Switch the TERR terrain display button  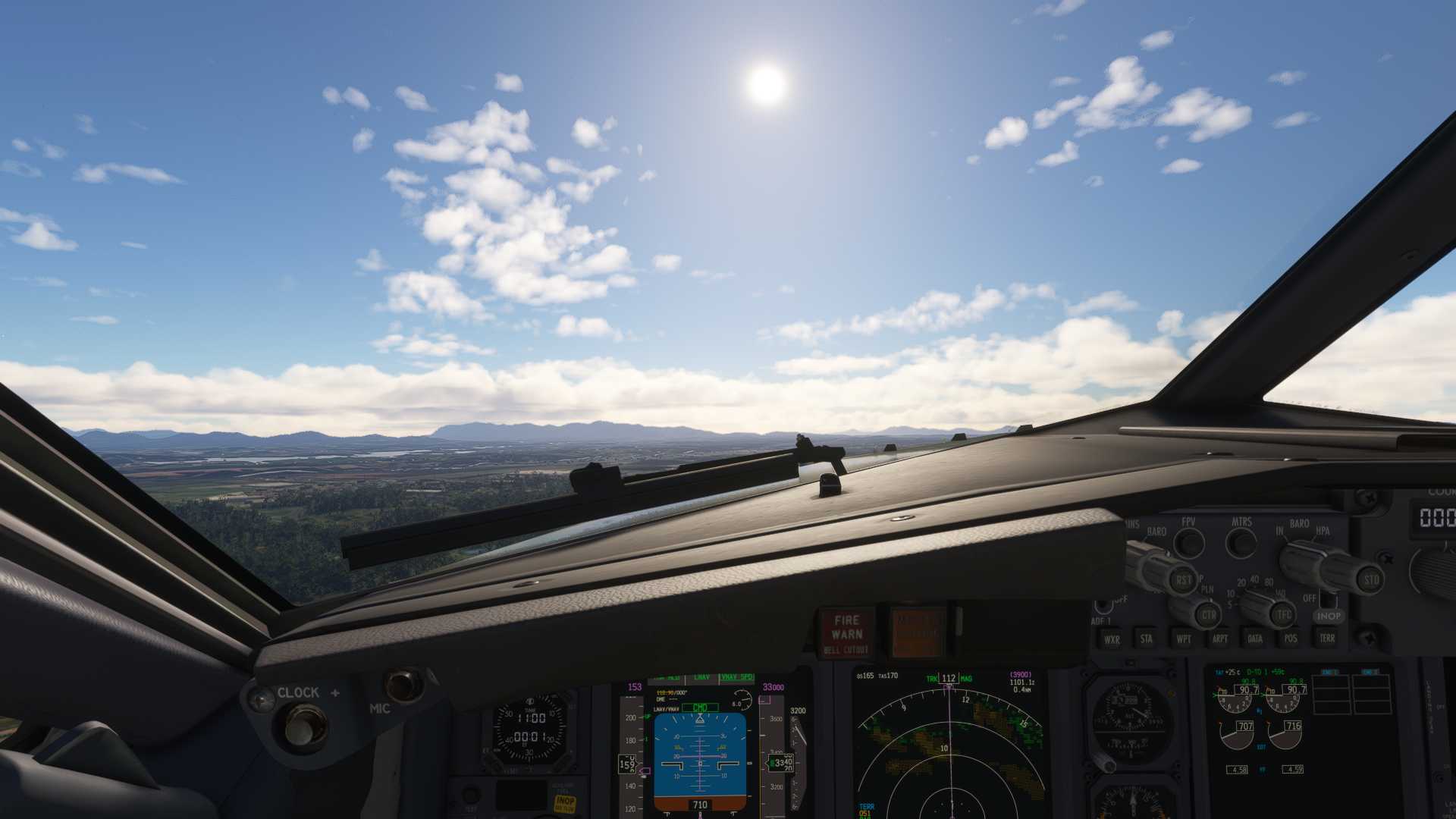tap(1327, 639)
